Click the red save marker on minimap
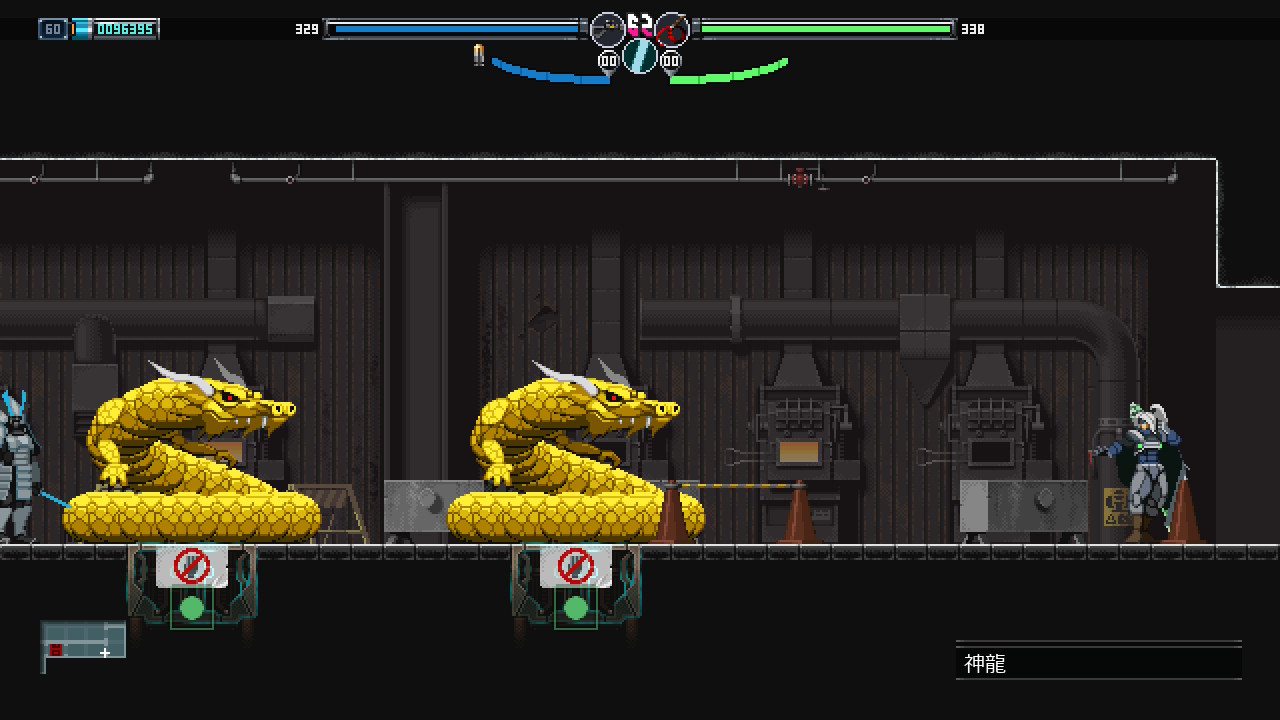The height and width of the screenshot is (720, 1280). [56, 650]
